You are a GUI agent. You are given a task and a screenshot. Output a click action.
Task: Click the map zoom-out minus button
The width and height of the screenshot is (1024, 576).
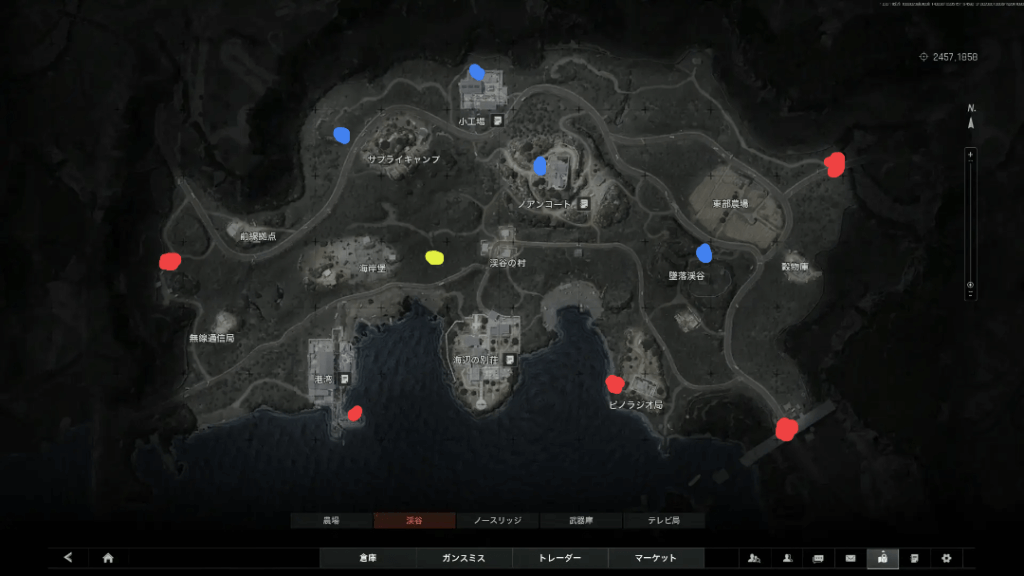coord(970,295)
